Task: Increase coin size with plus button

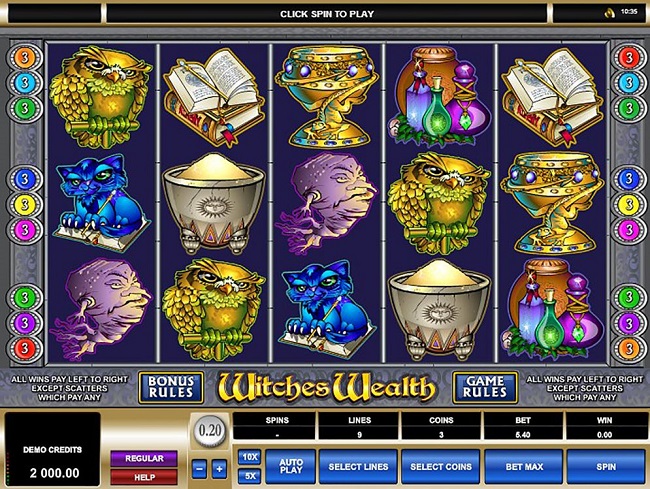Action: 219,468
